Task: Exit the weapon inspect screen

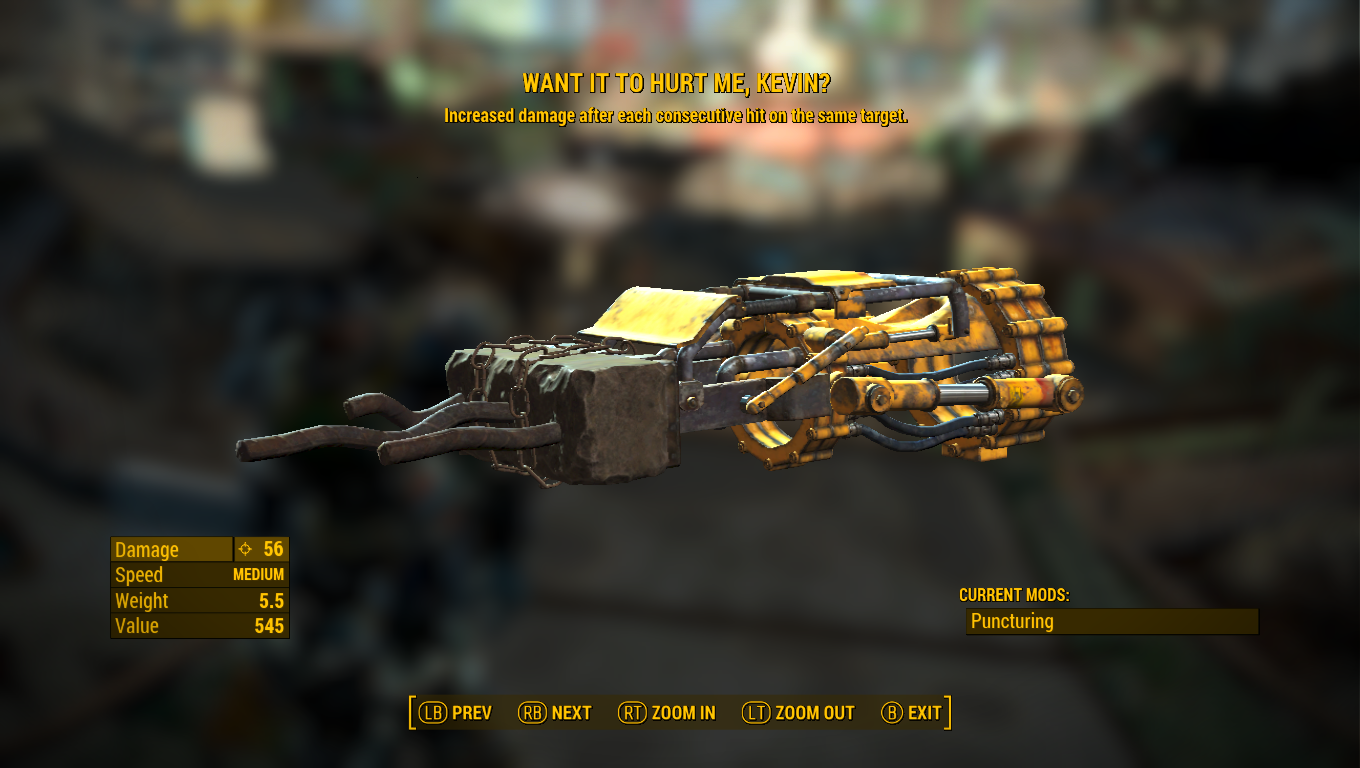Action: 911,713
